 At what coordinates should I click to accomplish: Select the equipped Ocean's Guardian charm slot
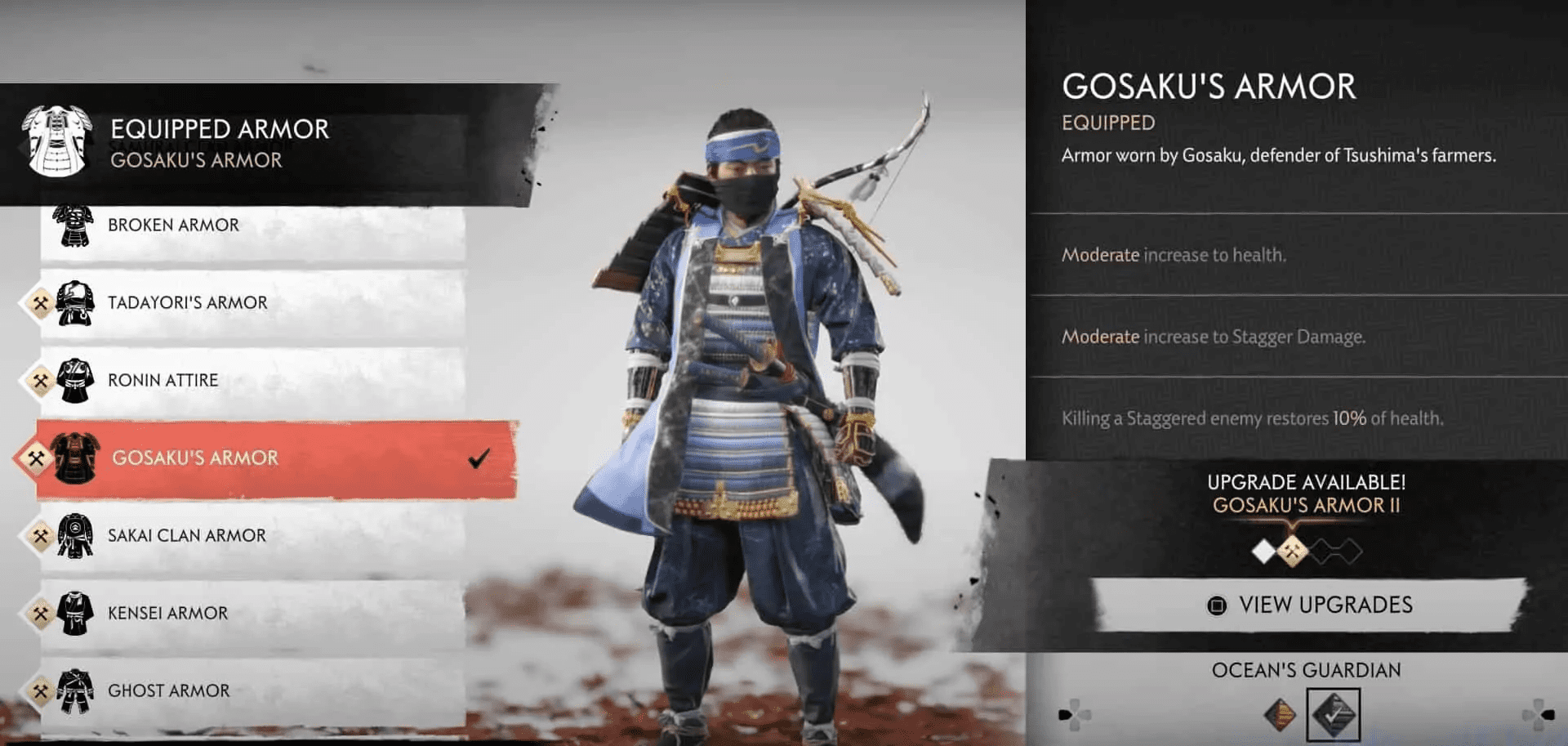(1333, 712)
